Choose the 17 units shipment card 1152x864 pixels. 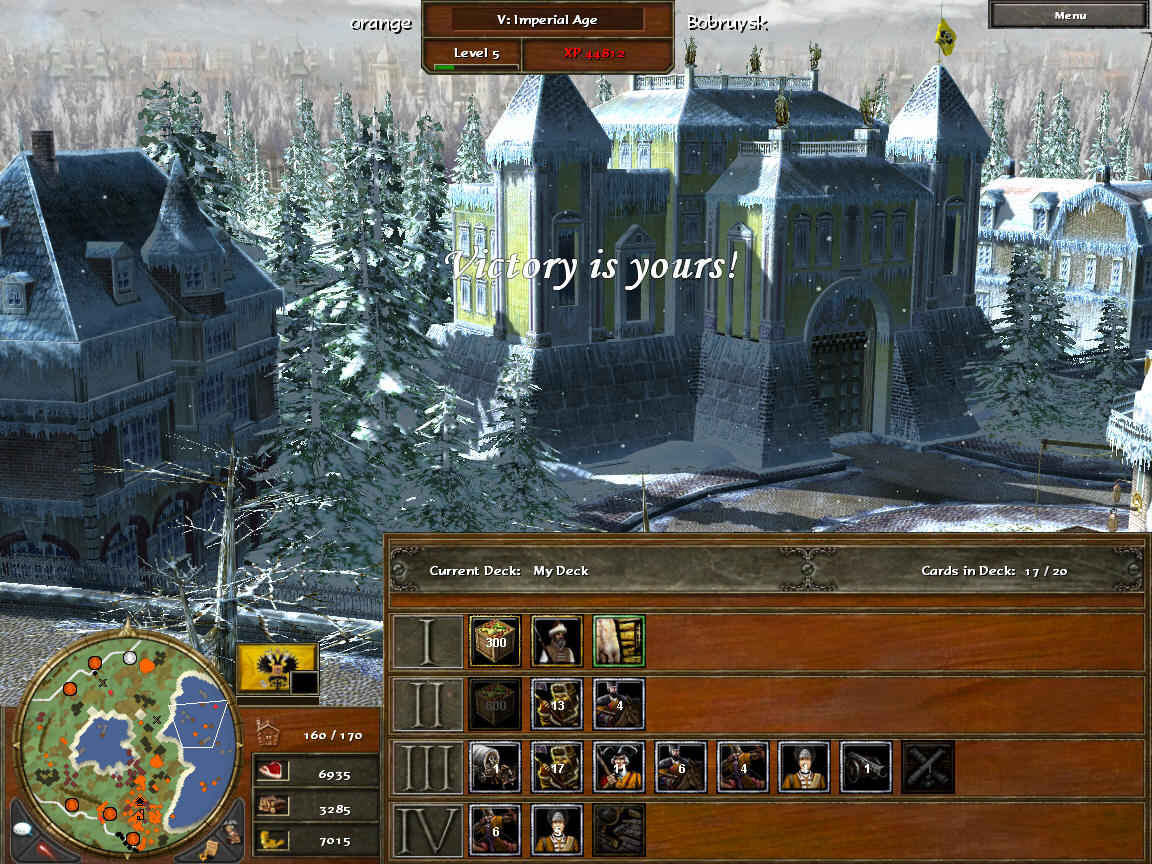coord(557,767)
